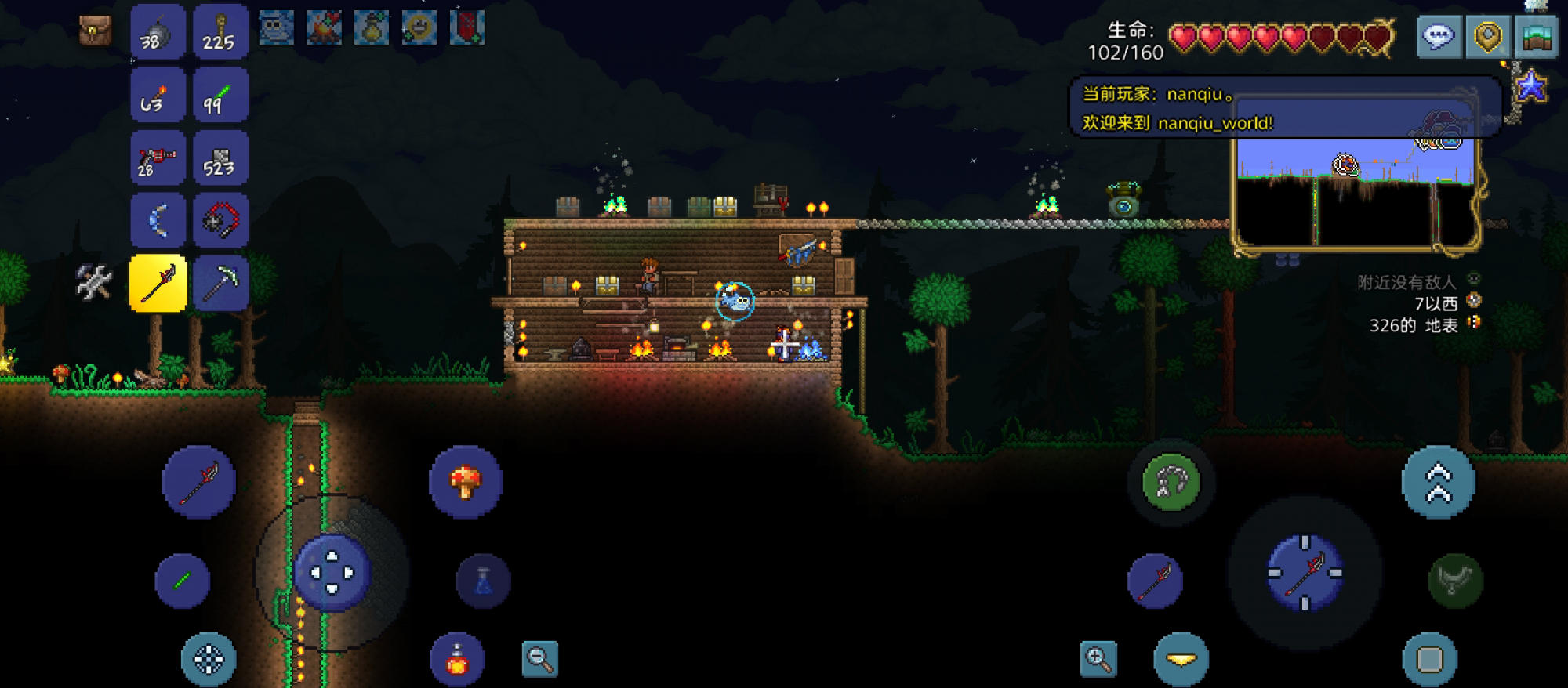Zoom in with the plus magnifier
The image size is (1568, 688).
tap(1098, 659)
